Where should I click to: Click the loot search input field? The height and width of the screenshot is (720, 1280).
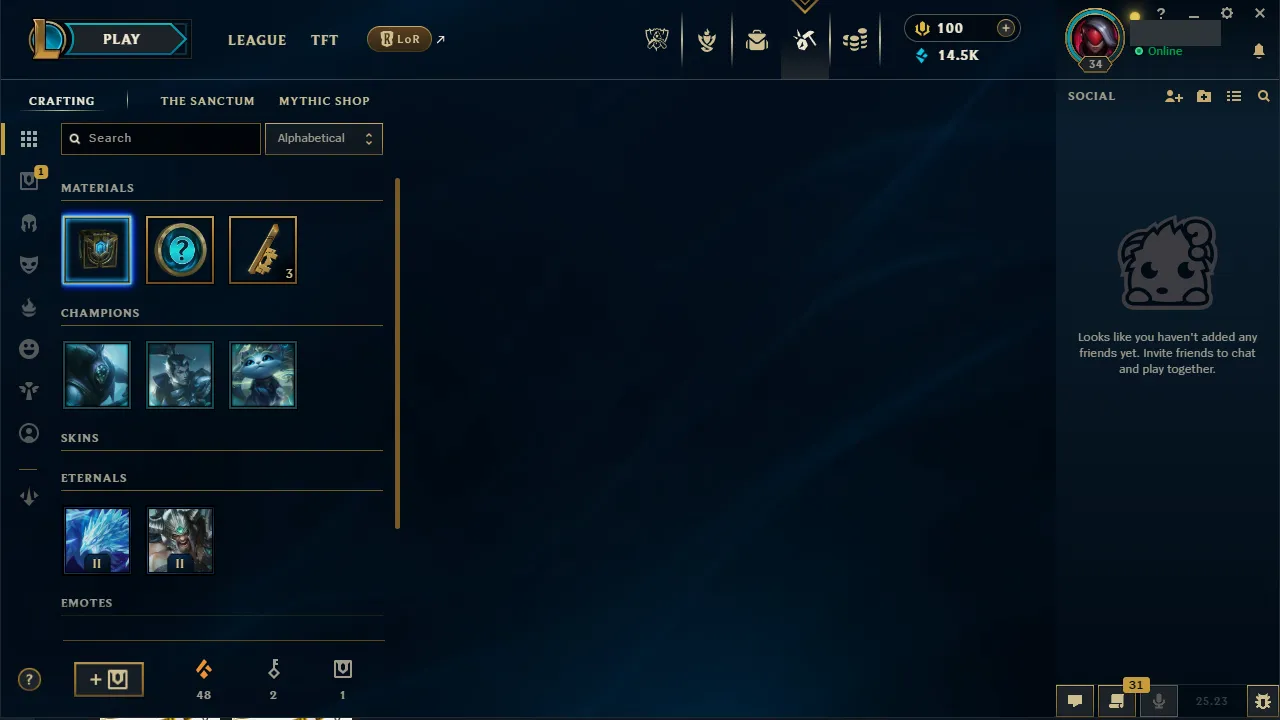(160, 138)
